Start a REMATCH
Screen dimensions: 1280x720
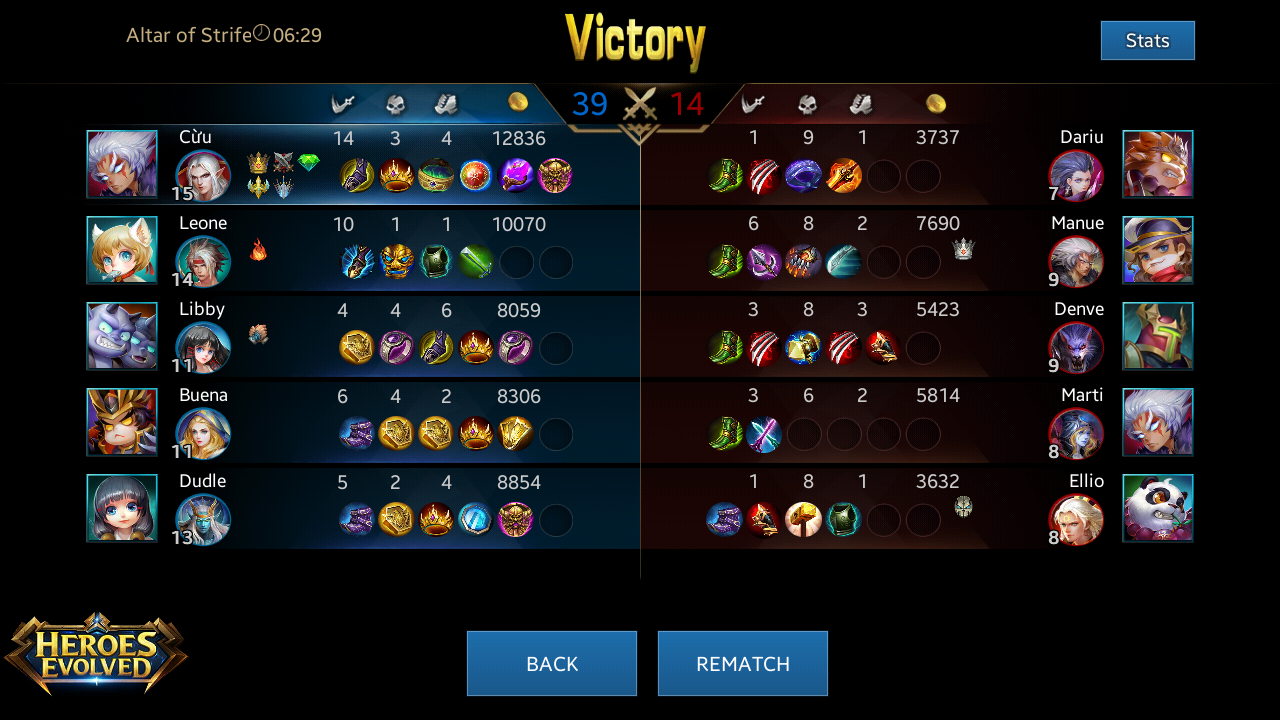click(x=742, y=663)
